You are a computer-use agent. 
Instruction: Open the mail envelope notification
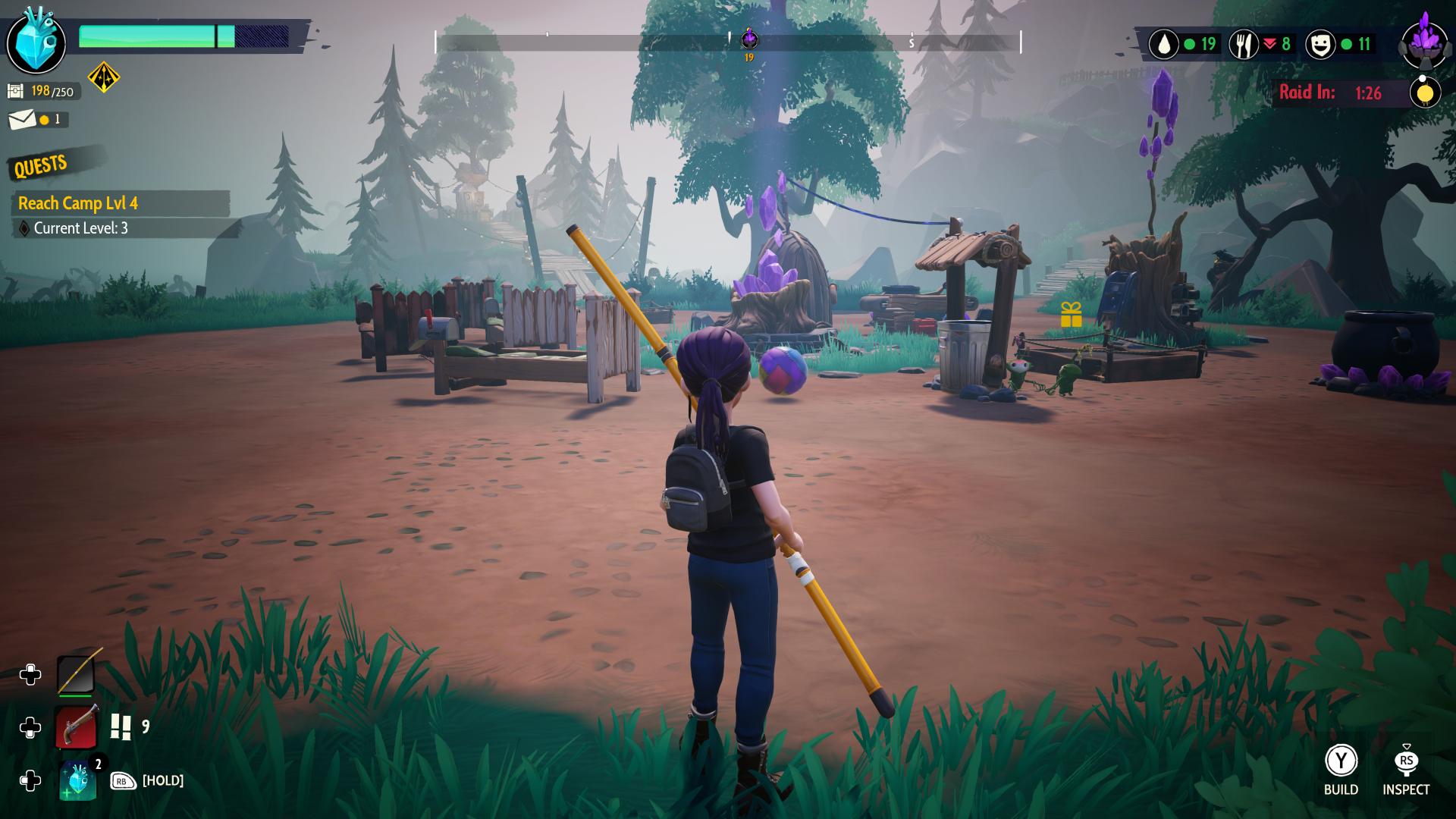click(x=22, y=120)
